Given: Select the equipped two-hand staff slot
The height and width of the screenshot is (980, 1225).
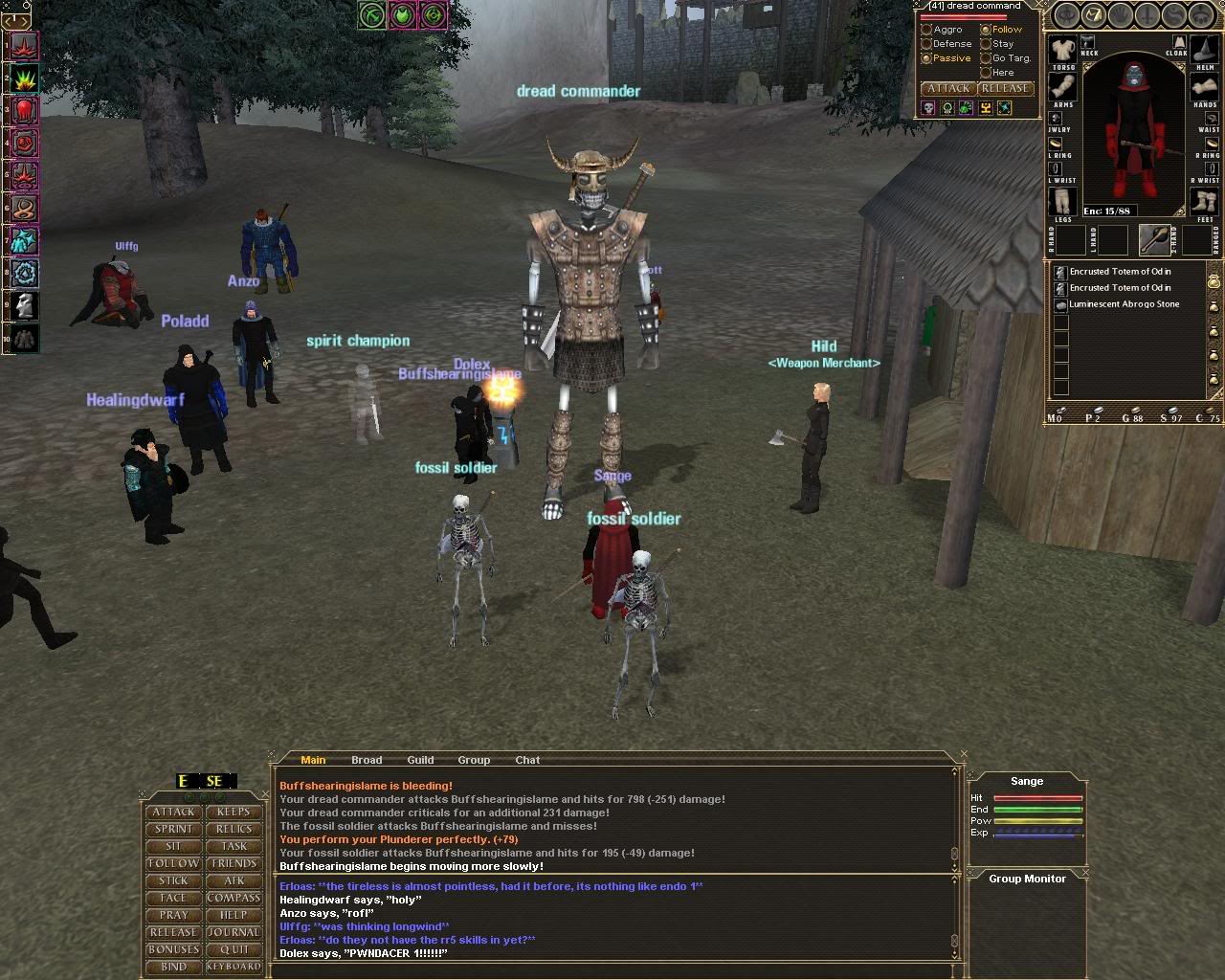Looking at the screenshot, I should [x=1153, y=239].
